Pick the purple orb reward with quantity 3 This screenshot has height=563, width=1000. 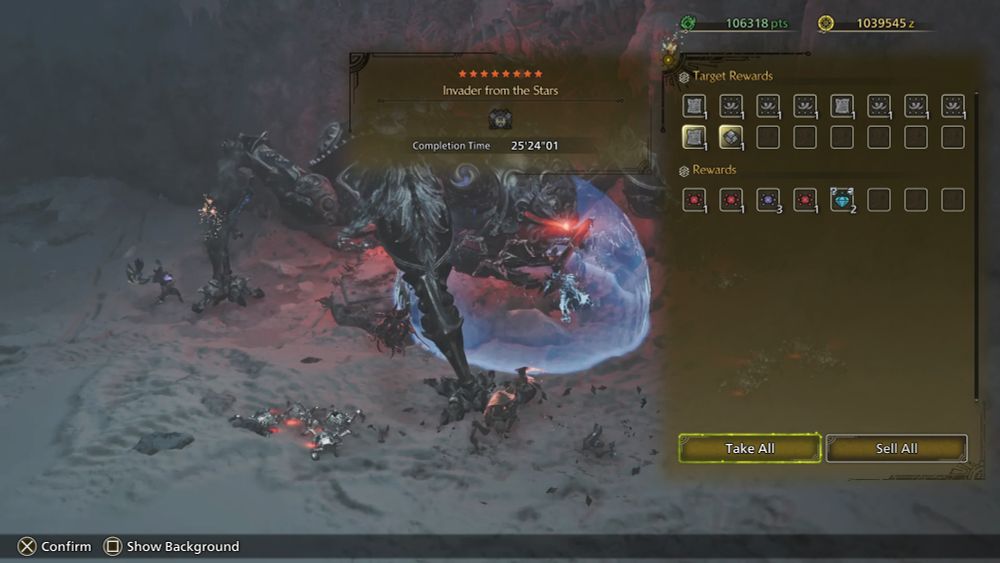pyautogui.click(x=768, y=200)
